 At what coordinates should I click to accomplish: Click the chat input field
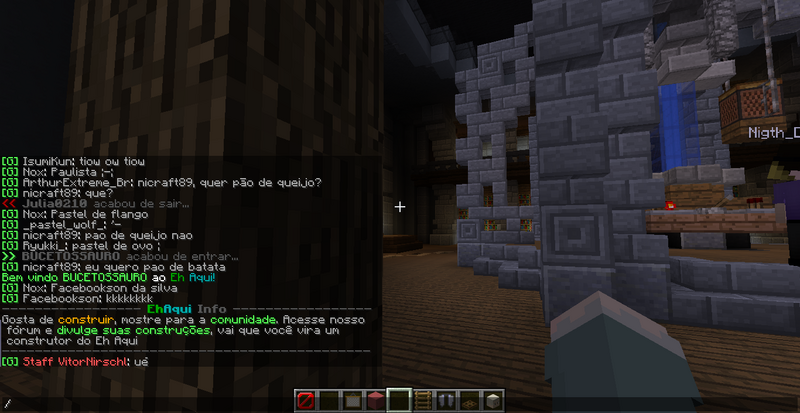pos(190,402)
